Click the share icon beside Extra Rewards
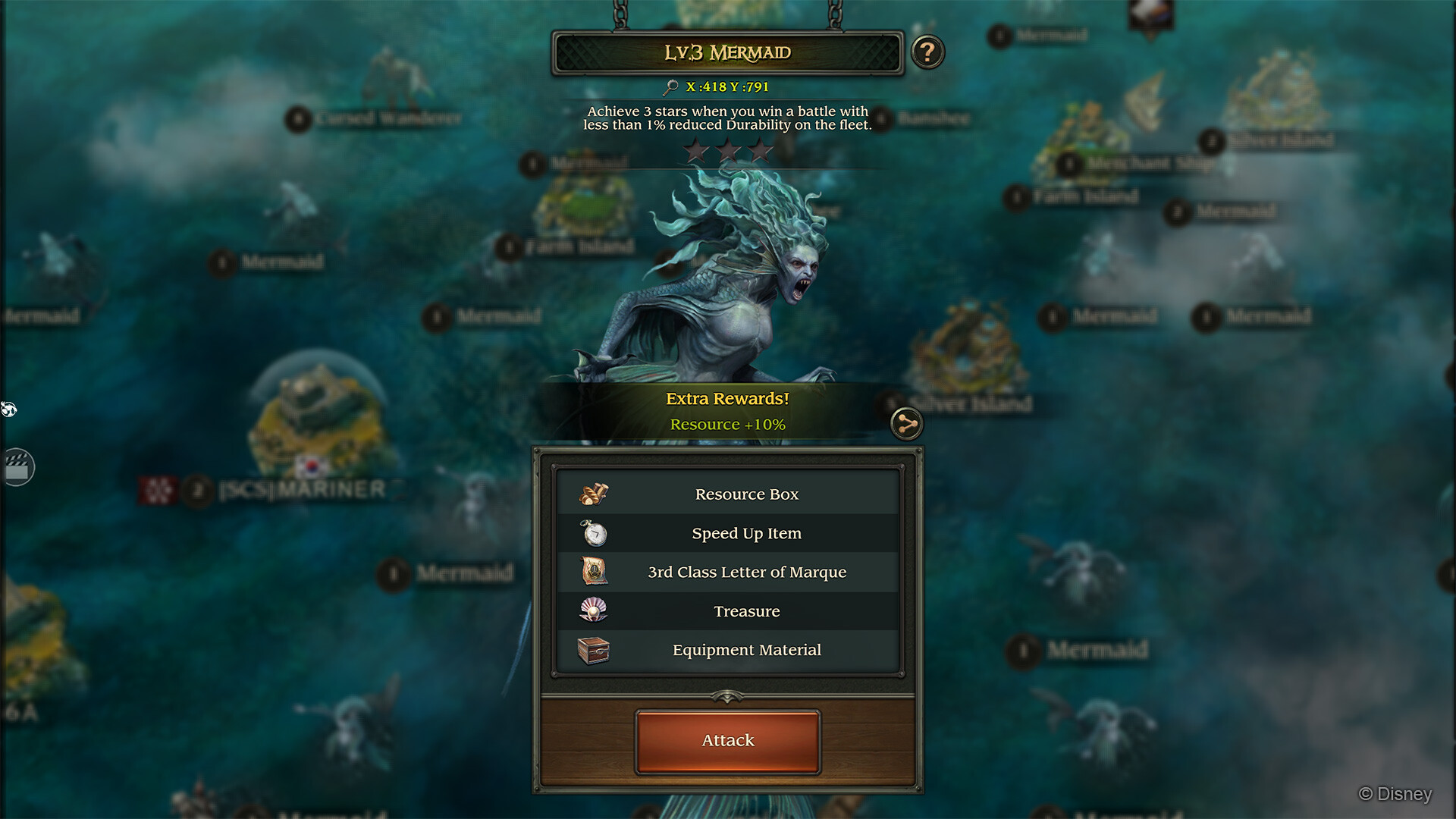The image size is (1456, 819). pyautogui.click(x=907, y=425)
